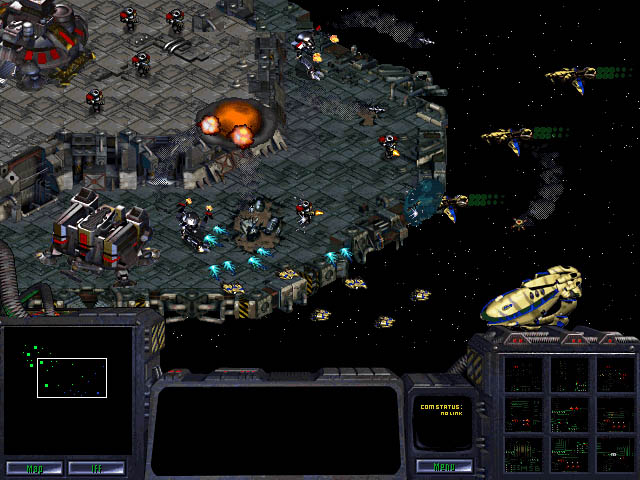Click the minimap in the console
Screen dimensions: 640x480
[x=68, y=391]
